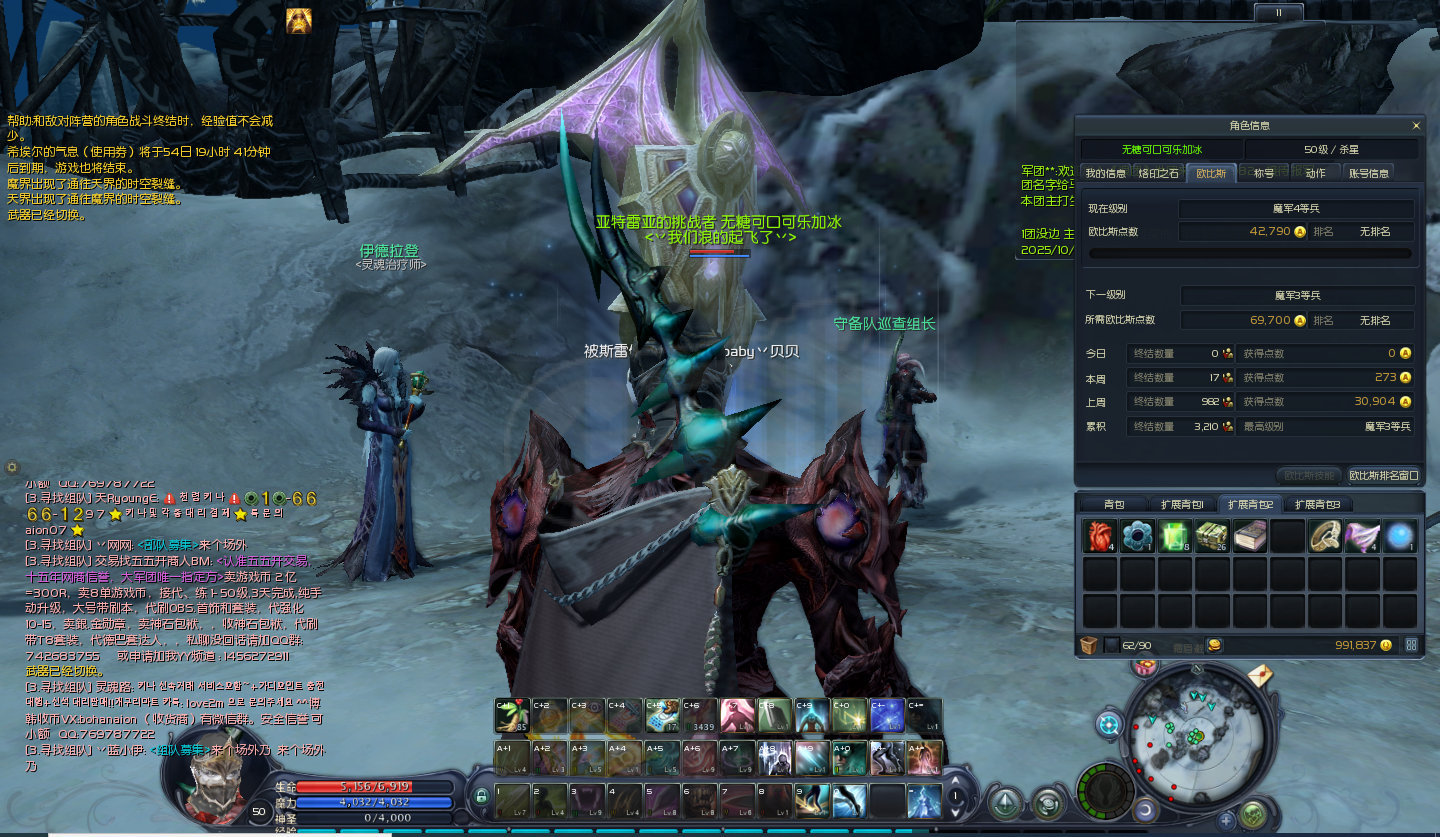Toggle the hotbar lock padlock
The width and height of the screenshot is (1440, 837).
point(481,797)
